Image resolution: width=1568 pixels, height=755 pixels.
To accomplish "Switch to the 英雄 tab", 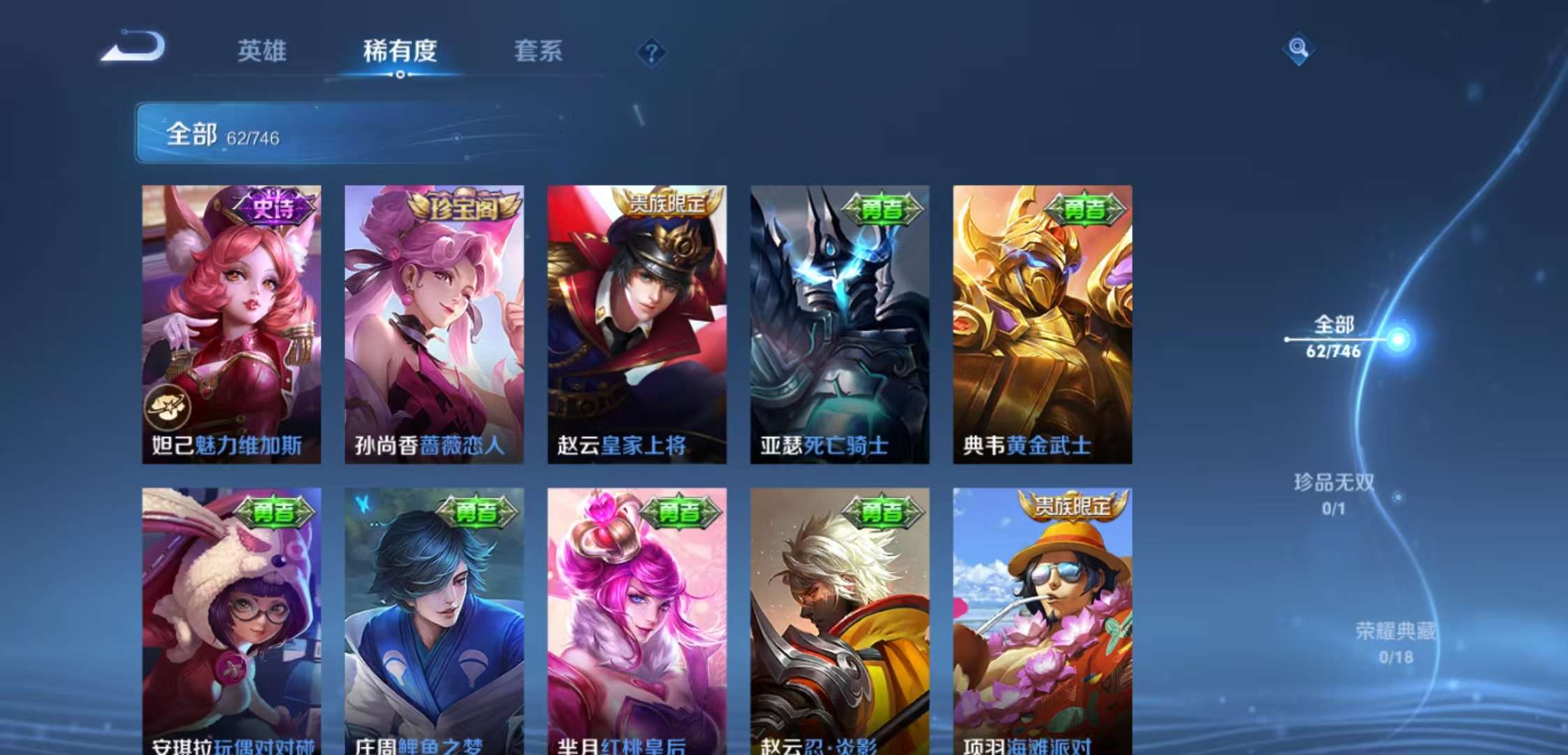I will coord(261,50).
